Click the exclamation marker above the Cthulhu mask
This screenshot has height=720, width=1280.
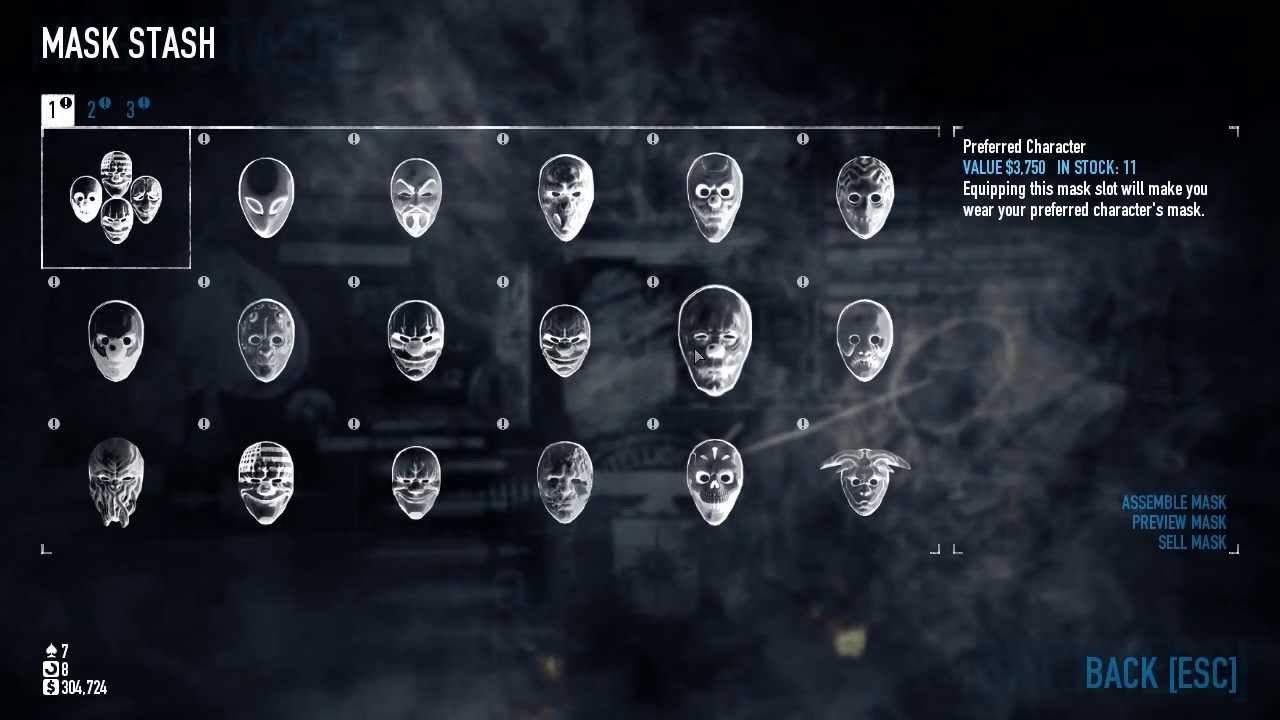54,423
